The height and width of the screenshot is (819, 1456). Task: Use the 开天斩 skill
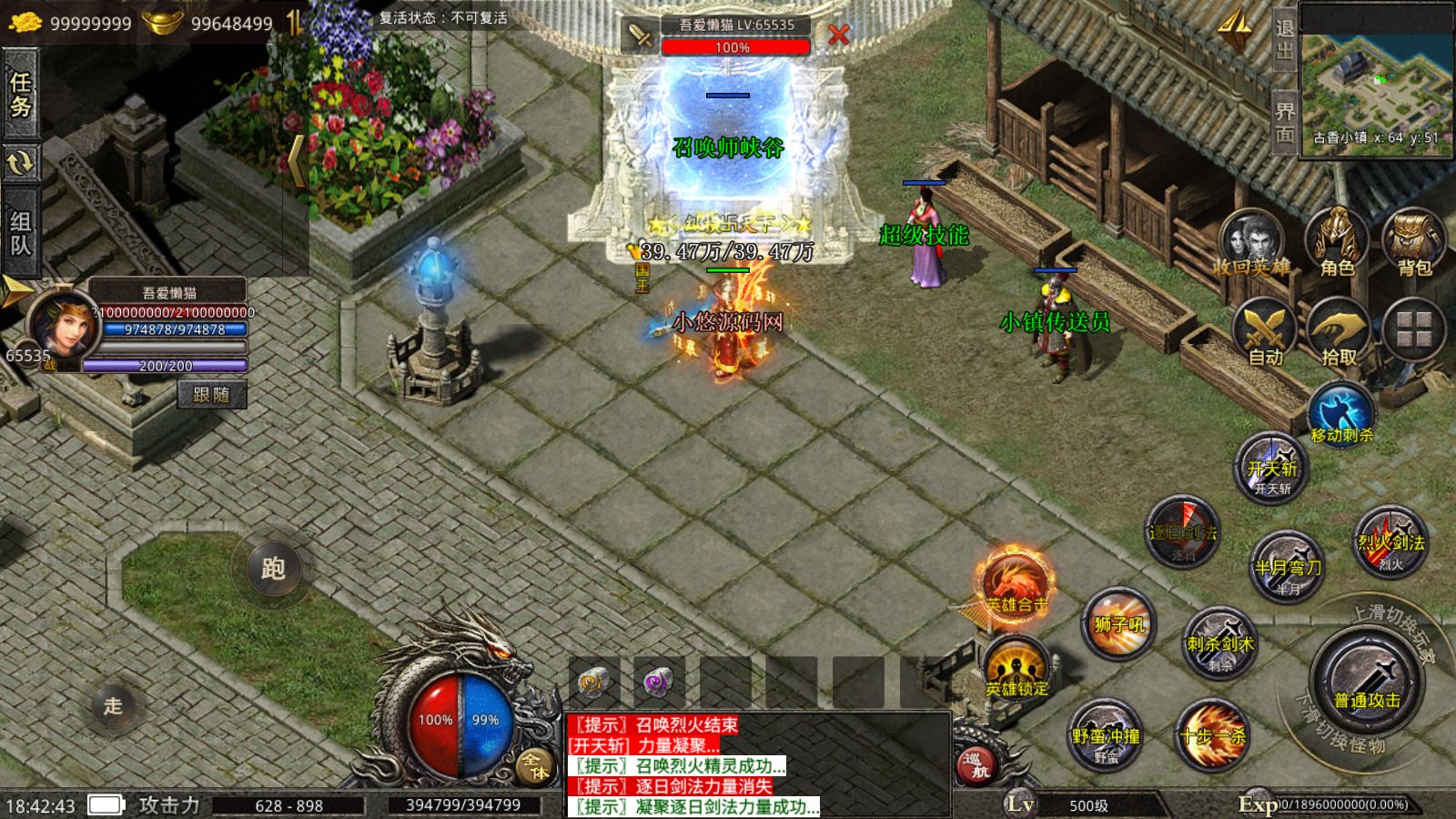pyautogui.click(x=1272, y=469)
